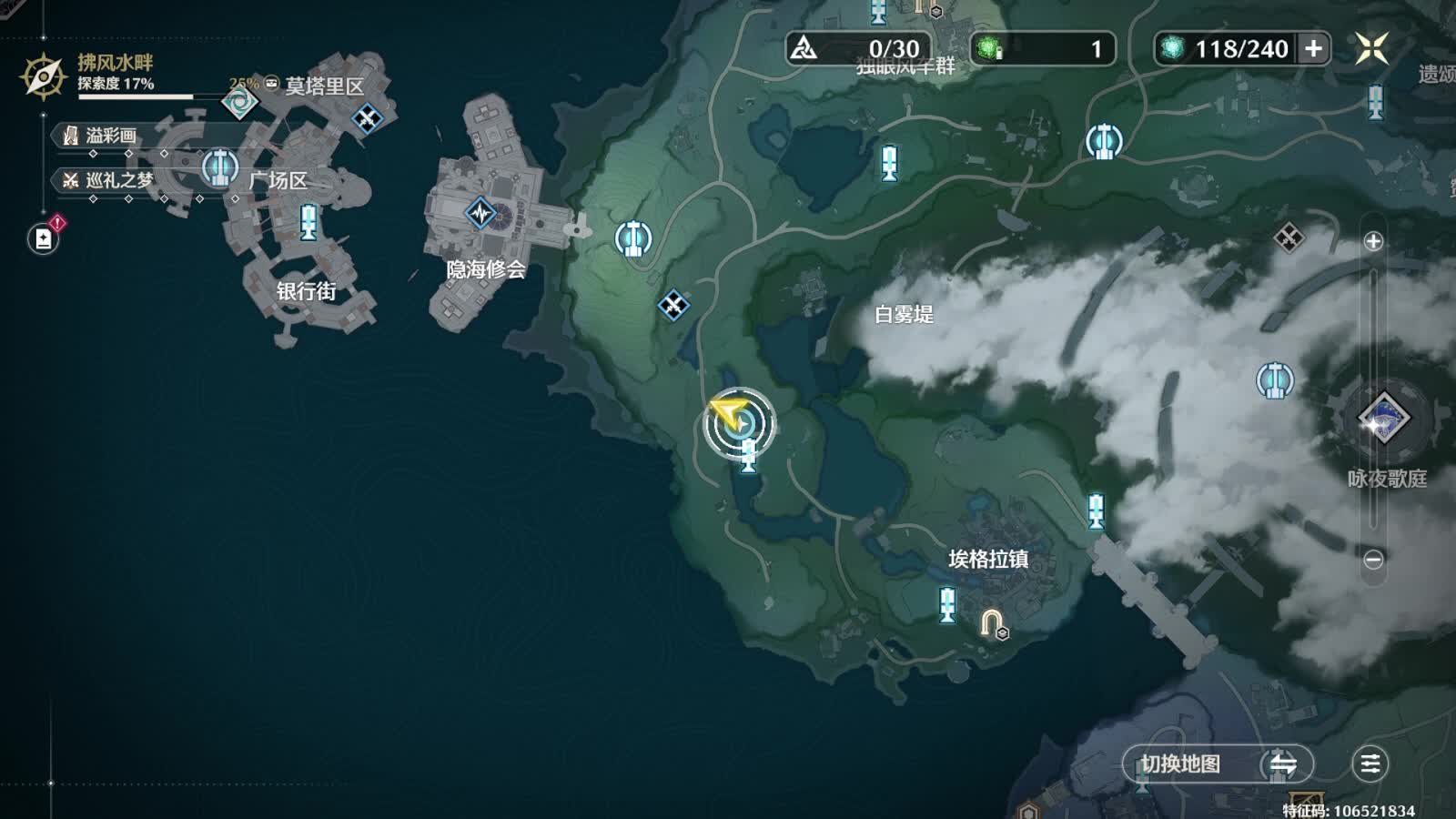
Task: Select the 巡礼之梦 challenge entry
Action: point(107,180)
